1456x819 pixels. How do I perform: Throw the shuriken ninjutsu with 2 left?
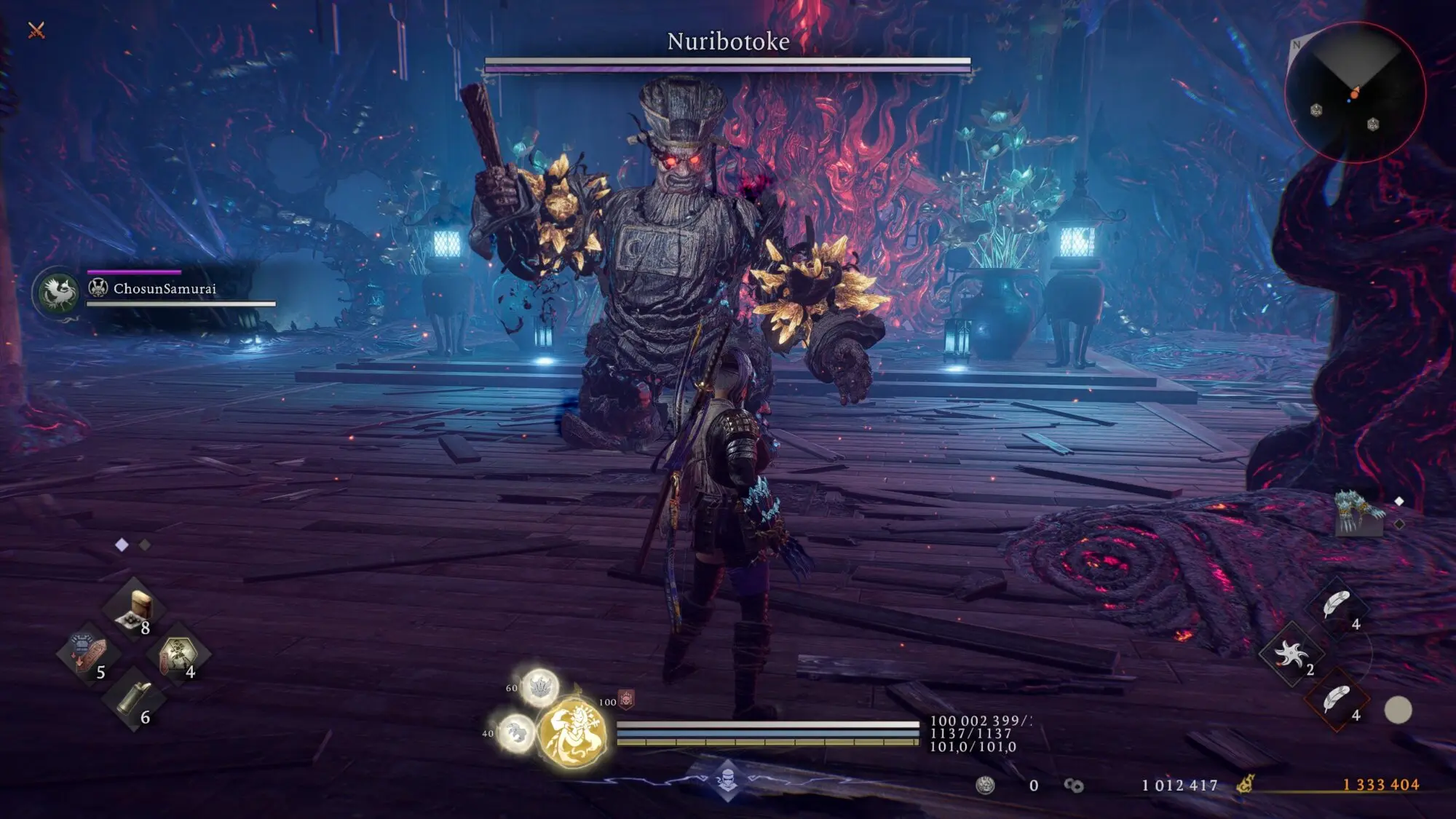coord(1291,654)
